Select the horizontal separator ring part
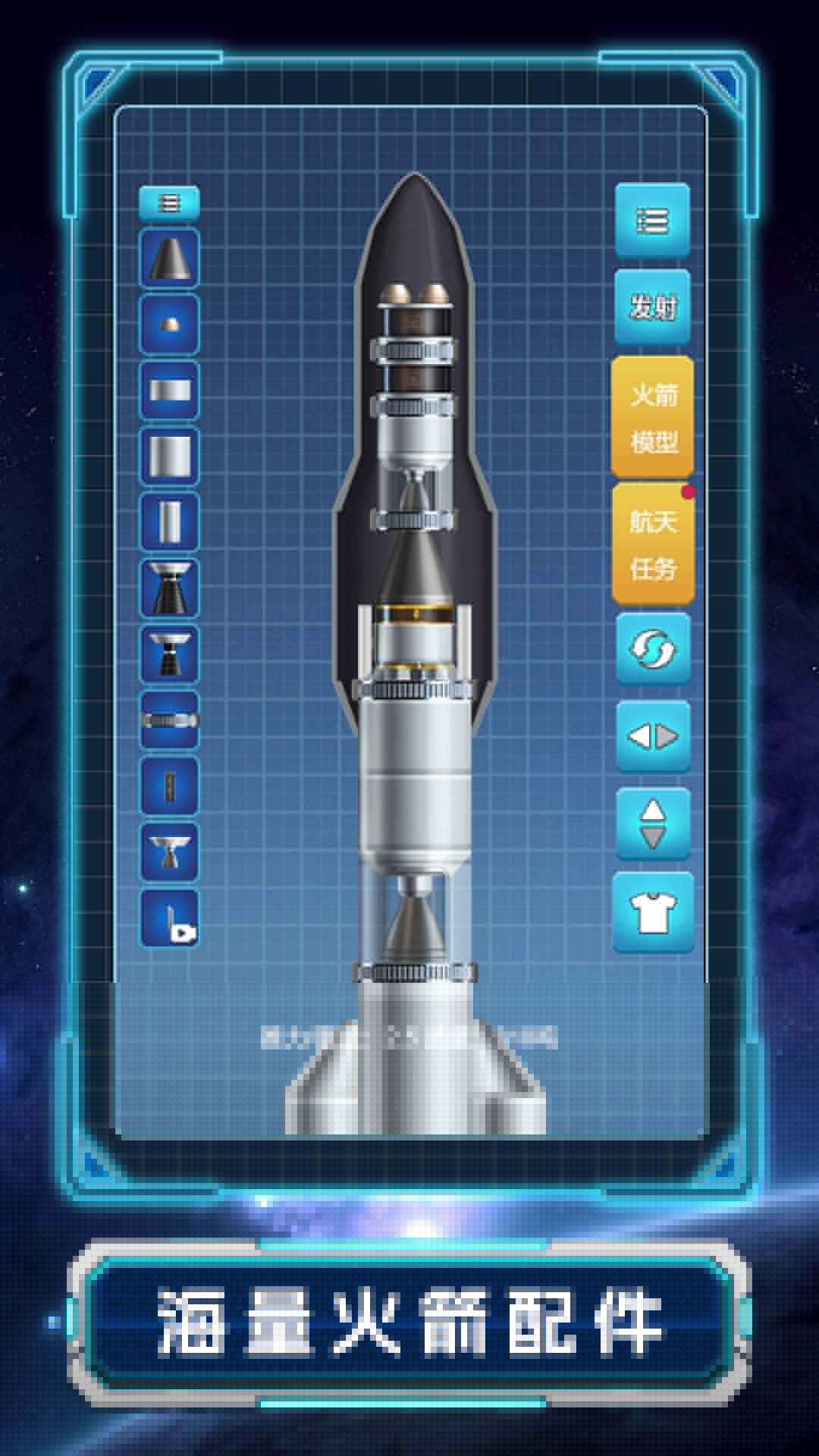 click(169, 720)
